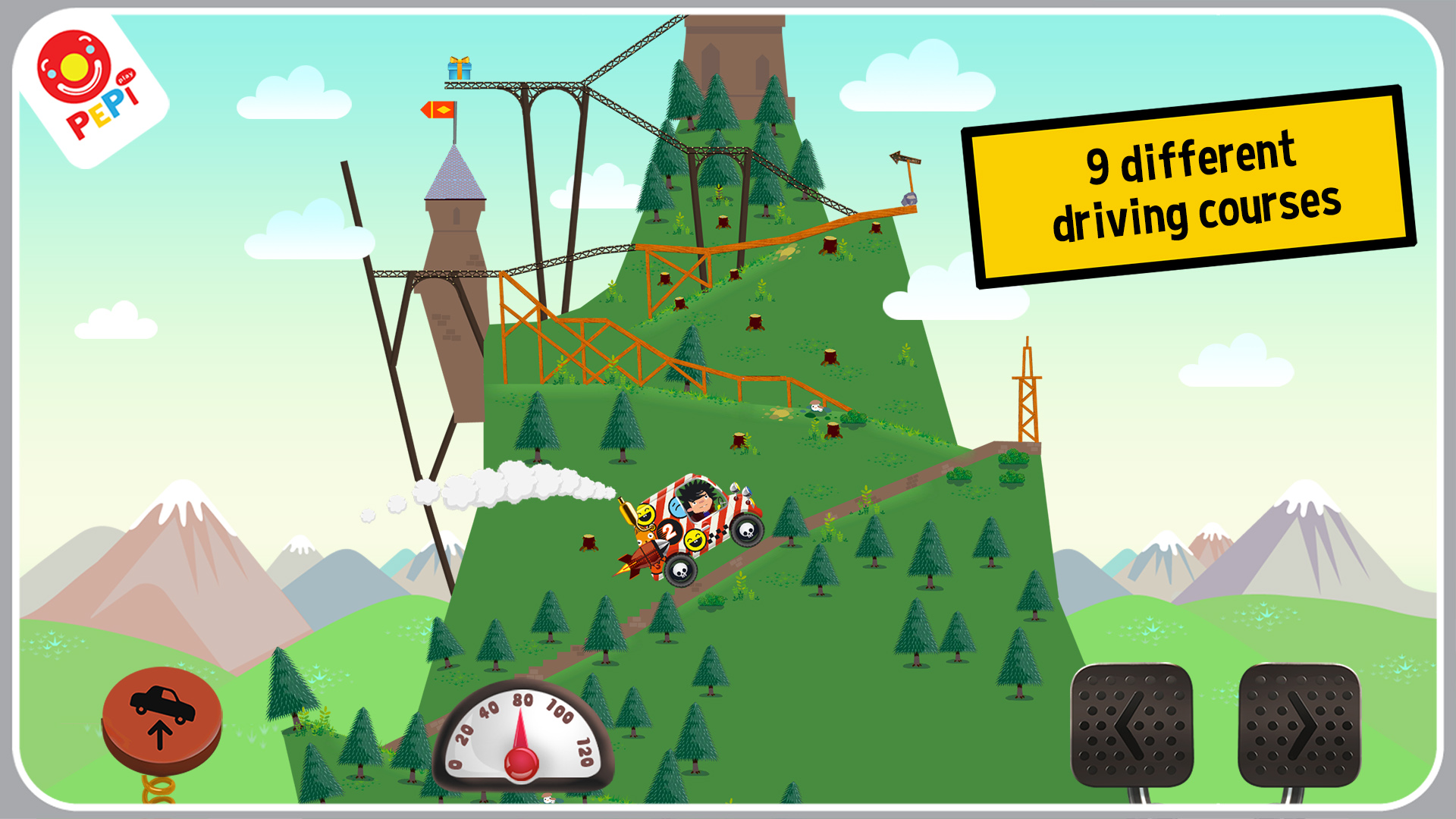The image size is (1456, 819).
Task: Open the gift box on the upper rail
Action: 458,68
